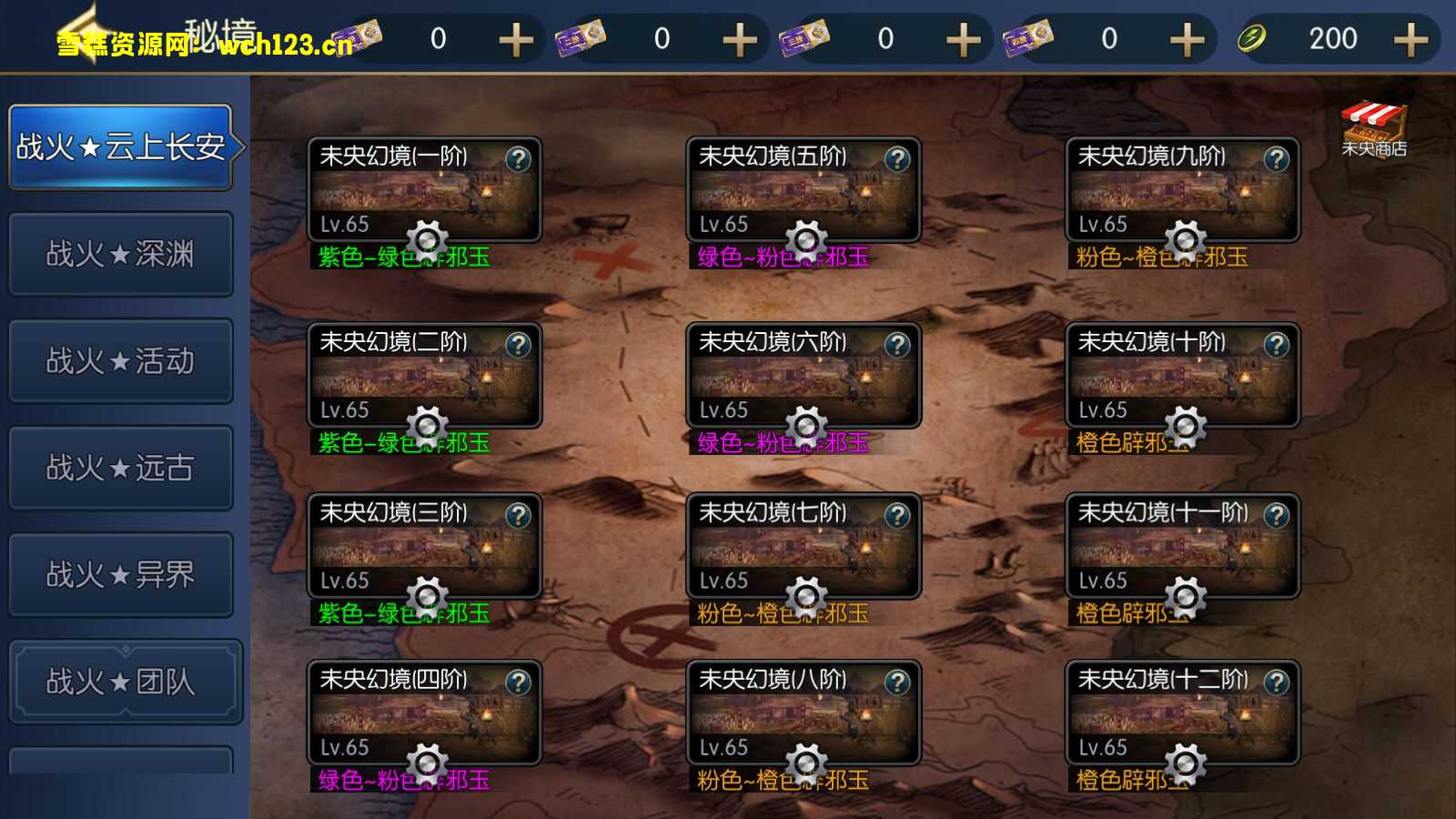Open the help question mark on 未央幻境(五阶)
This screenshot has width=1456, height=819.
(x=899, y=160)
